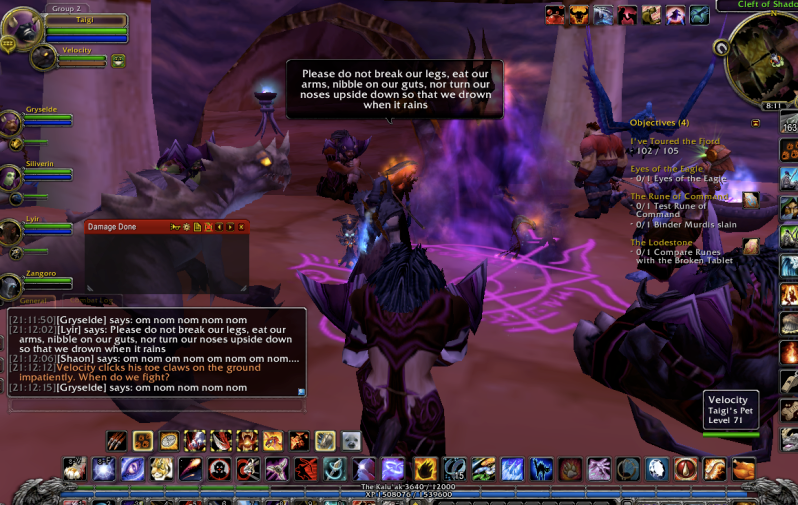The height and width of the screenshot is (505, 798).
Task: Target party member Siliverin
Action: pyautogui.click(x=12, y=177)
